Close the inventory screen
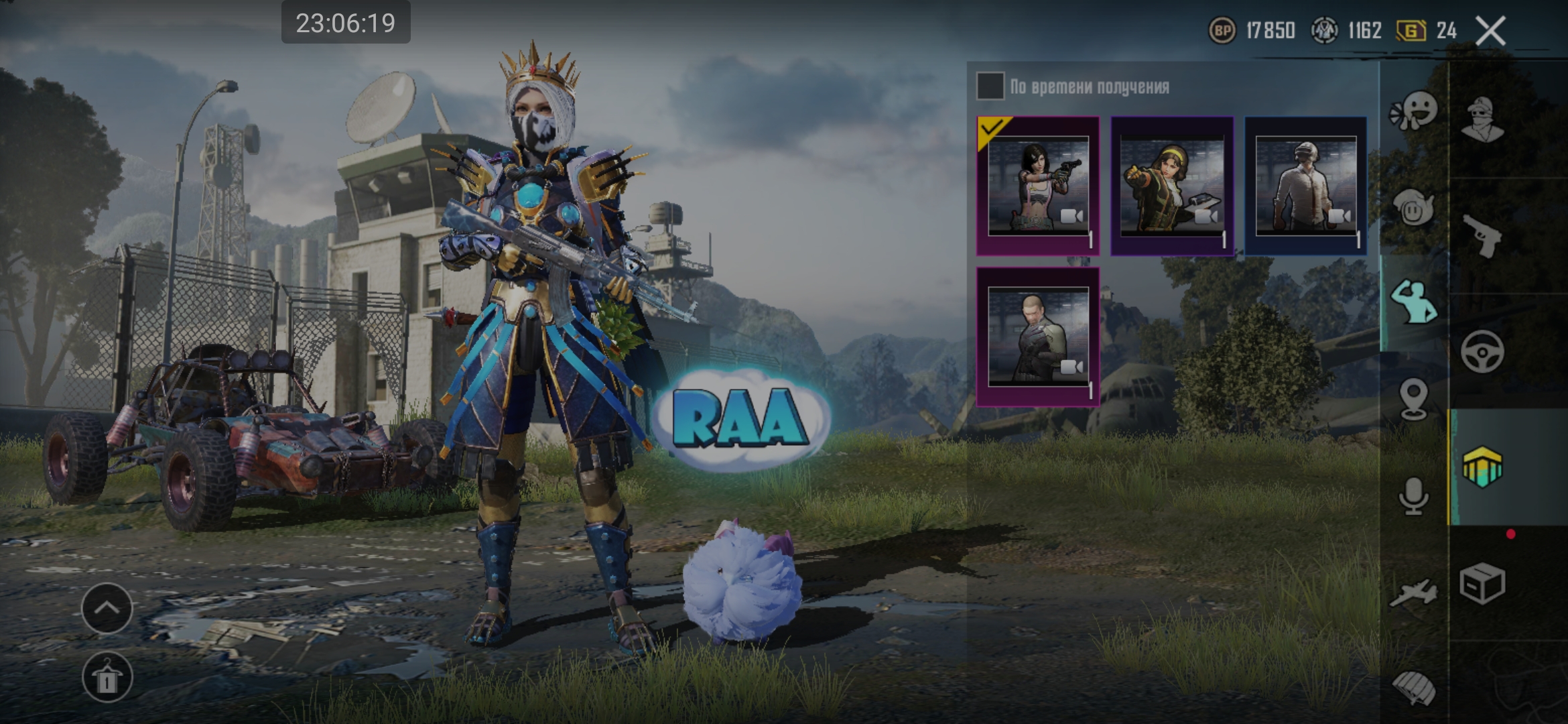The image size is (1568, 724). click(1490, 31)
